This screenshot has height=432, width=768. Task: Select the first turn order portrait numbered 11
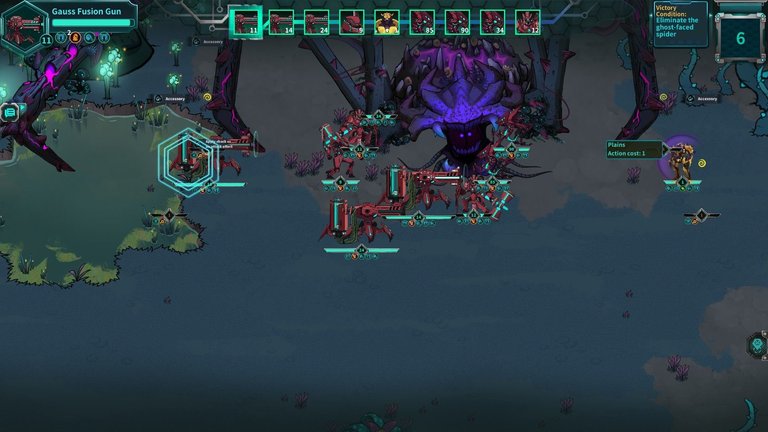click(x=245, y=21)
